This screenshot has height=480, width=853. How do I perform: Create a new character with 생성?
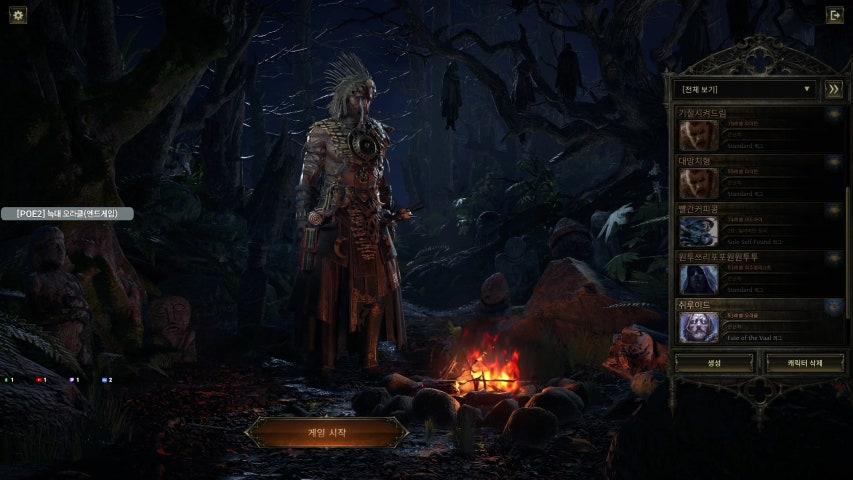(x=714, y=362)
